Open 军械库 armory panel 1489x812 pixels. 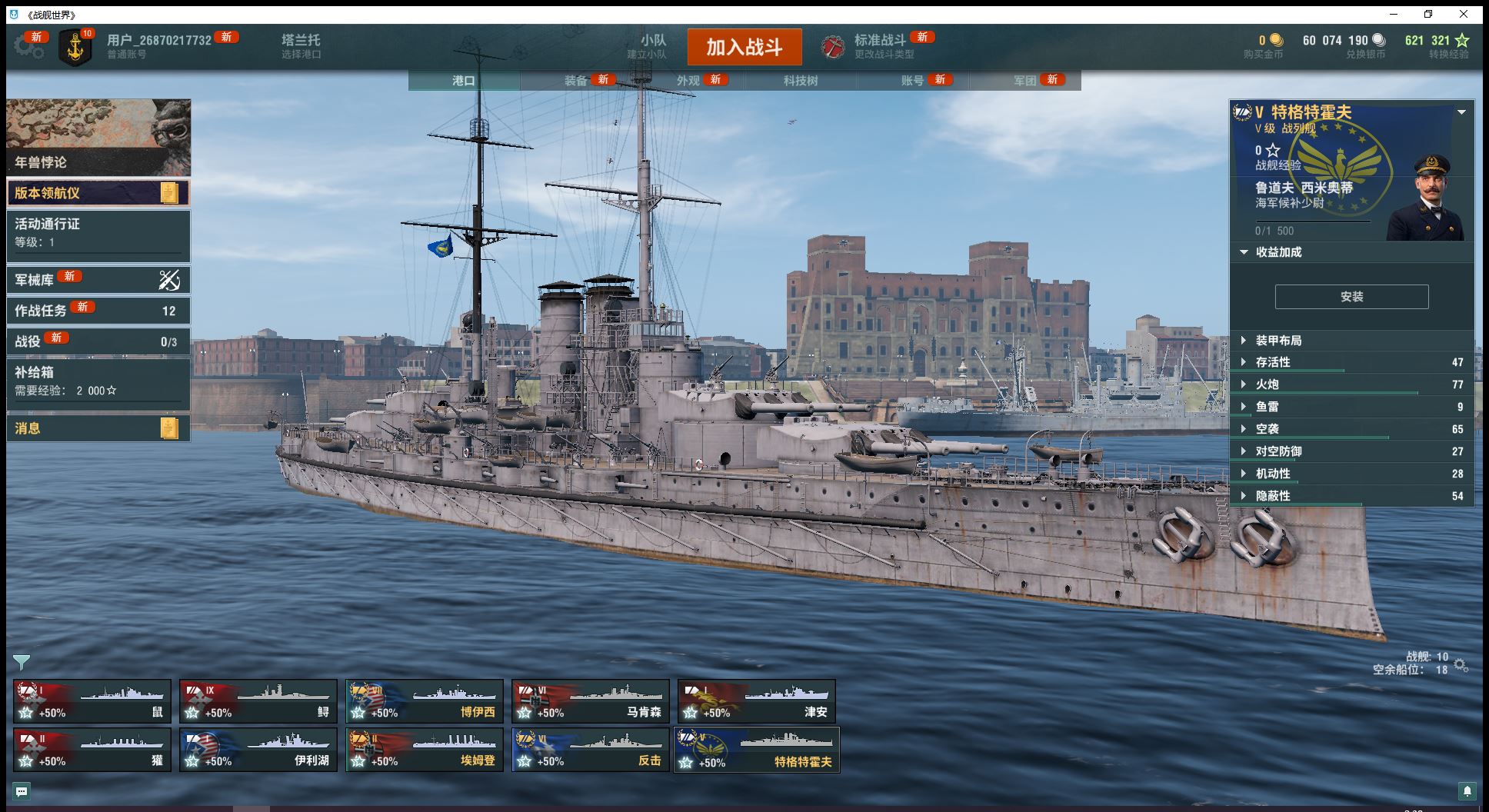(98, 280)
